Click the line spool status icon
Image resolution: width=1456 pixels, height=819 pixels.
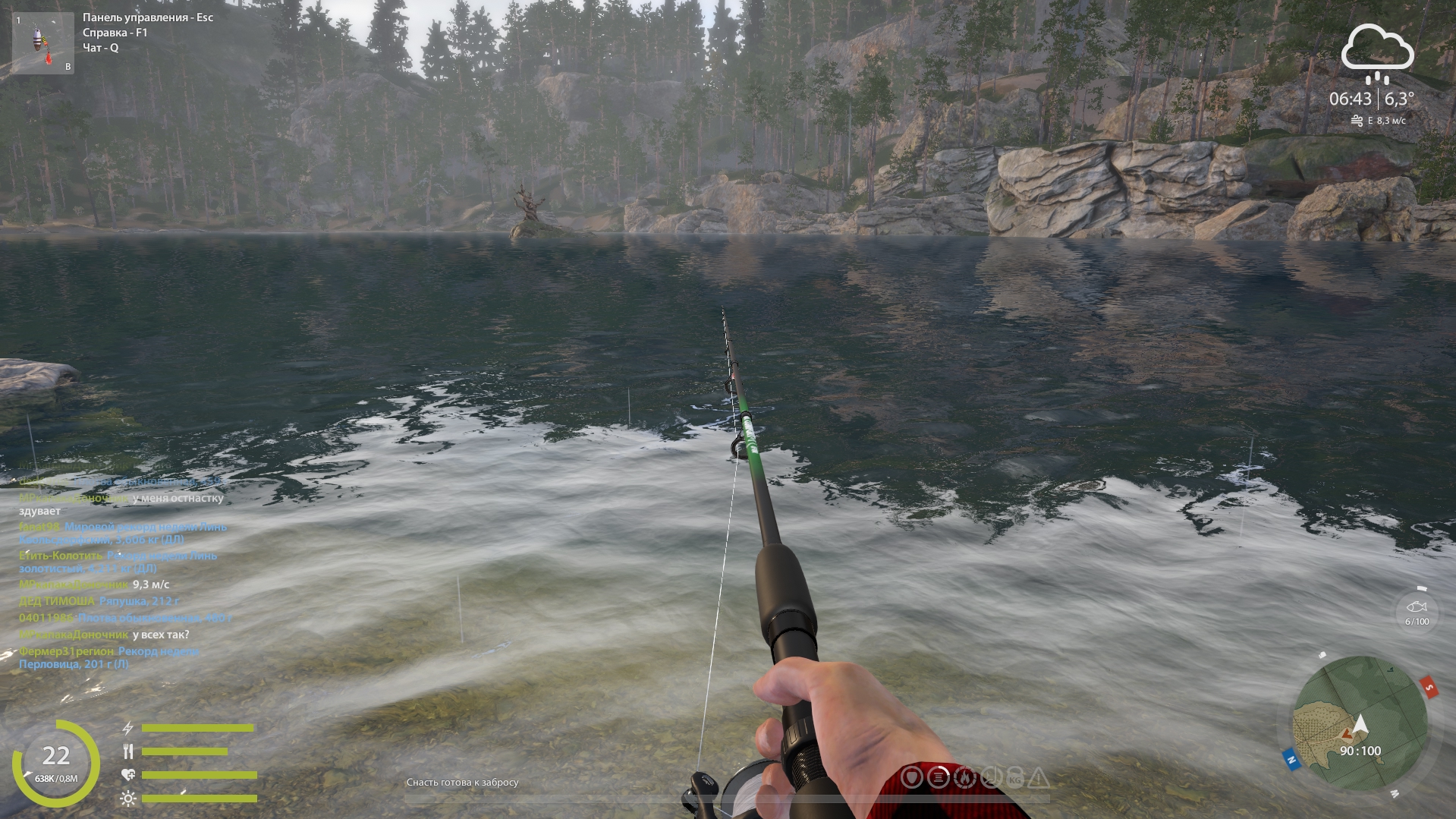coord(938,777)
